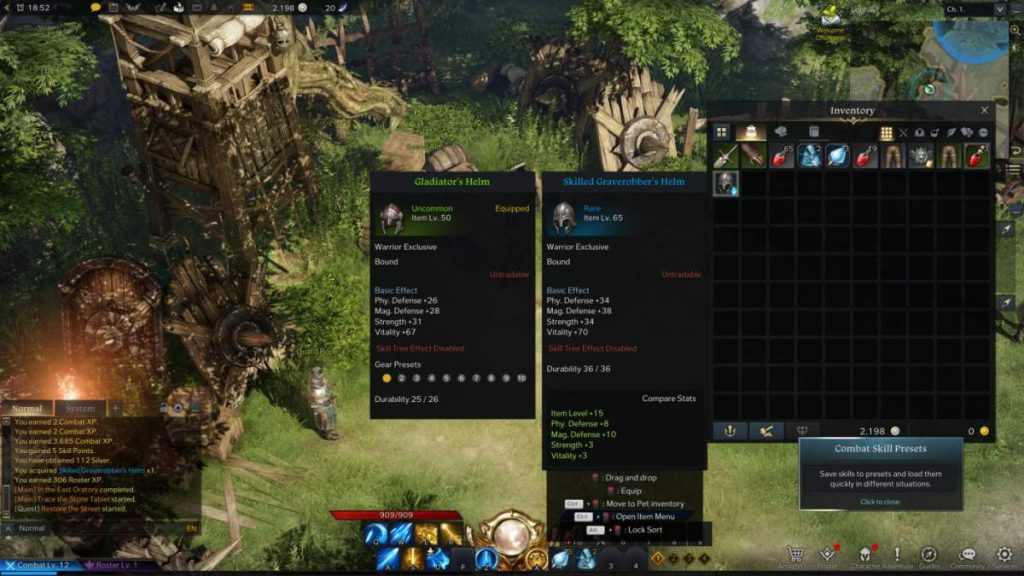Screen dimensions: 1024x576
Task: Select the sword weapon in inventory
Action: [x=725, y=156]
